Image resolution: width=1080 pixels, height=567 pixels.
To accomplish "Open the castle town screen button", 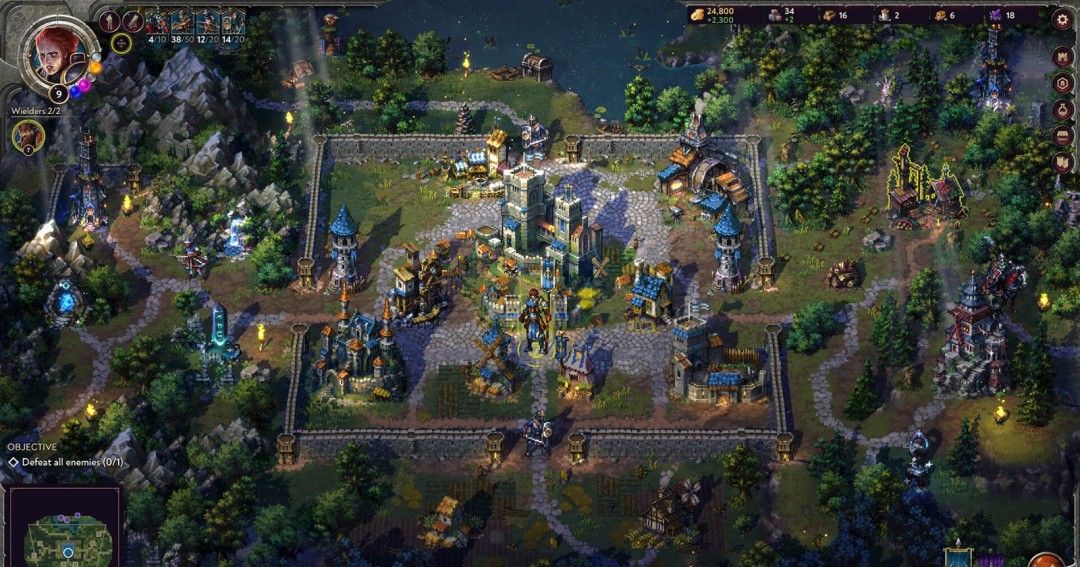I will pyautogui.click(x=1063, y=56).
